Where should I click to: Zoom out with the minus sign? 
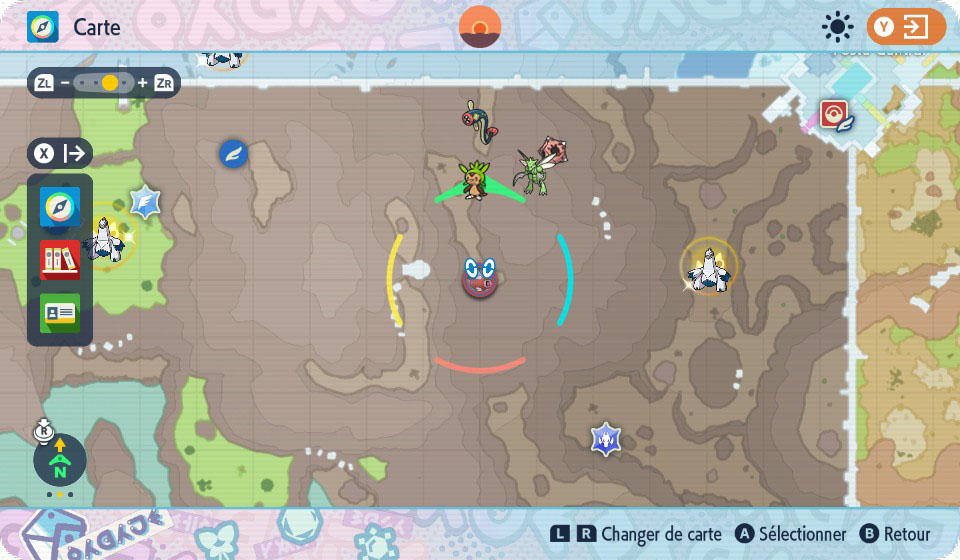[x=65, y=83]
